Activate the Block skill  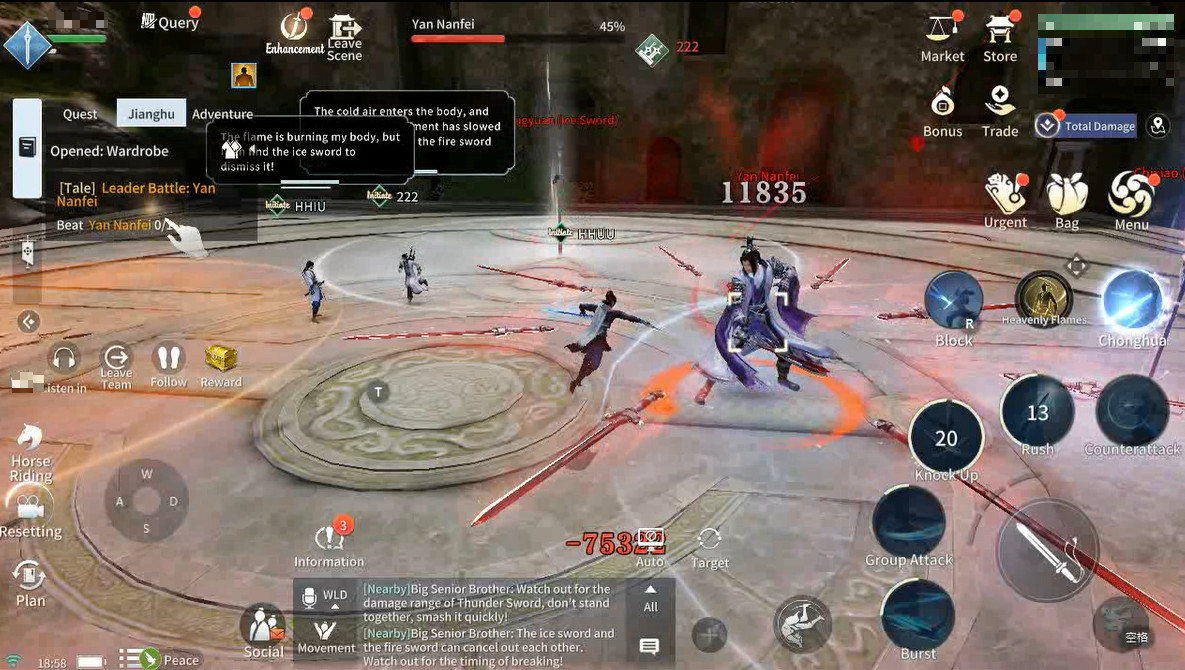pyautogui.click(x=953, y=301)
